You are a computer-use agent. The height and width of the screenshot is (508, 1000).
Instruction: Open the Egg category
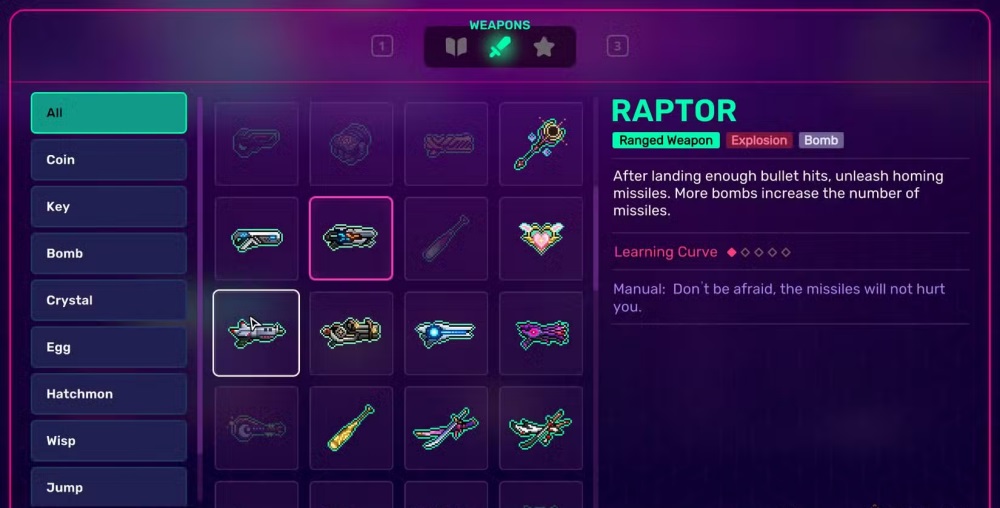coord(108,348)
